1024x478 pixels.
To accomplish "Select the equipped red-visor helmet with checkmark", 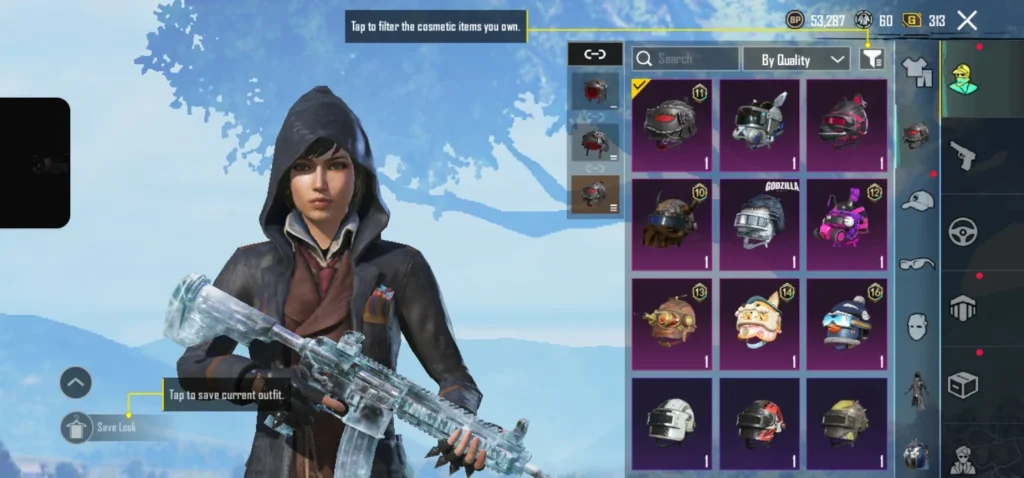I will pos(672,125).
